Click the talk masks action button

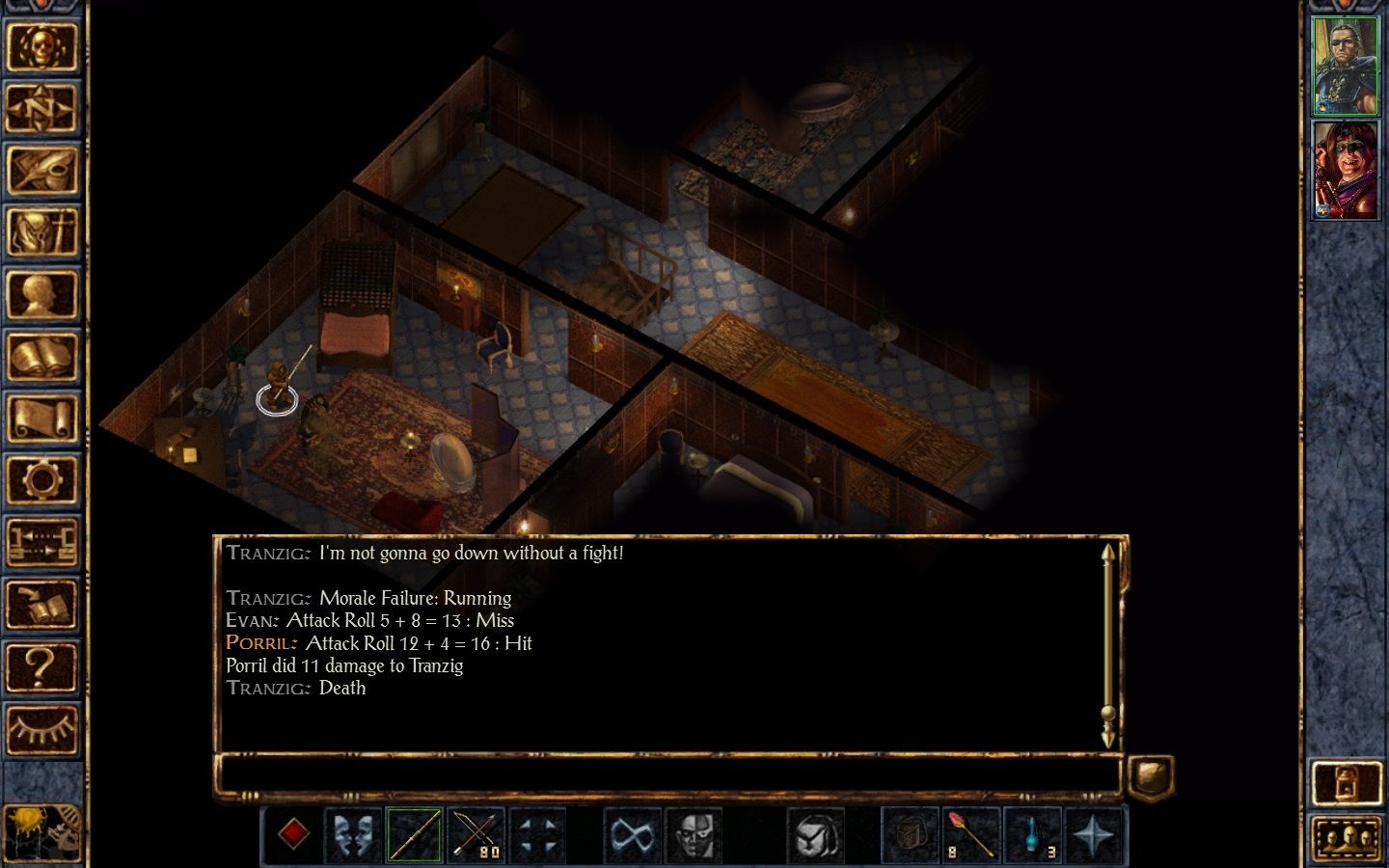pos(353,834)
